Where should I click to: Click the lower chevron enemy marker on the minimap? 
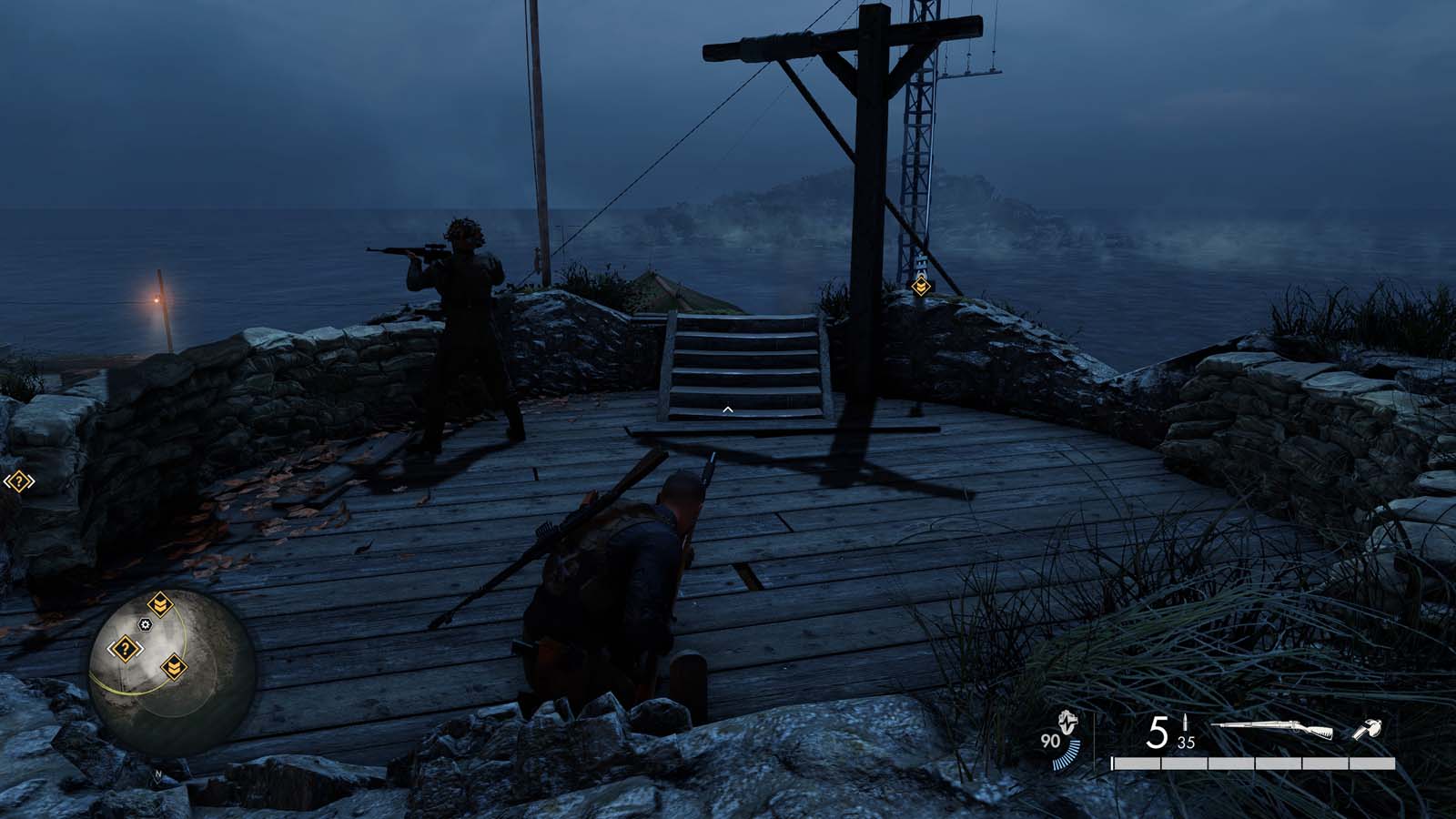[x=173, y=667]
